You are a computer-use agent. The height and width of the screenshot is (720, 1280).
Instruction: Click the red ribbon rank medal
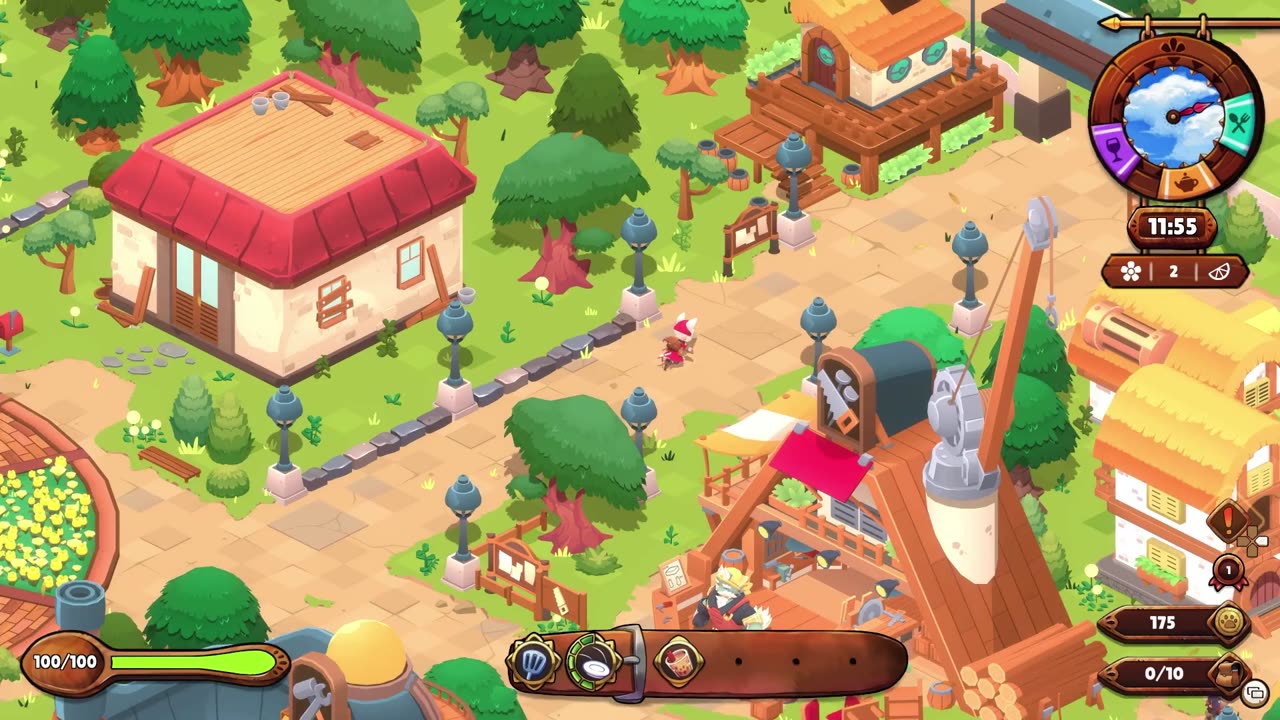tap(1228, 571)
